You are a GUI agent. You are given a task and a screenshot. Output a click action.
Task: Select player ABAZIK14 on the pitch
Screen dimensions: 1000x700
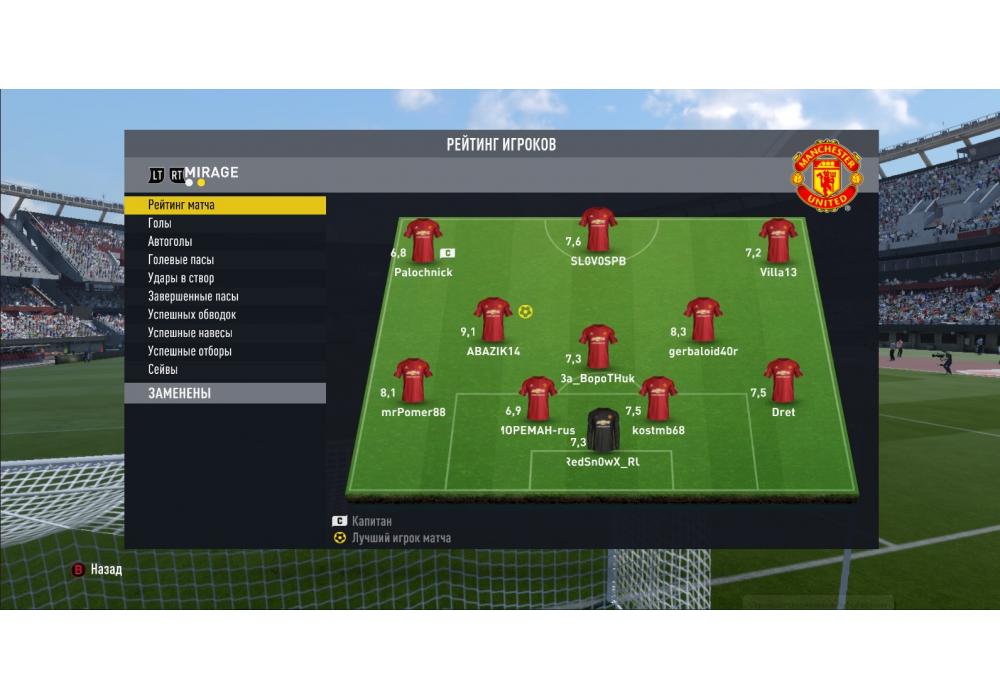(493, 320)
